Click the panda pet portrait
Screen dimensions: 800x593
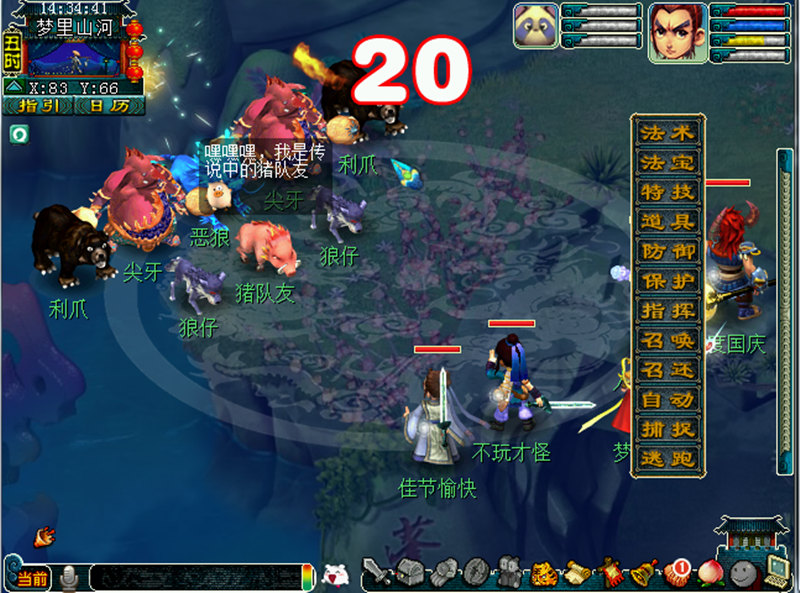[536, 26]
